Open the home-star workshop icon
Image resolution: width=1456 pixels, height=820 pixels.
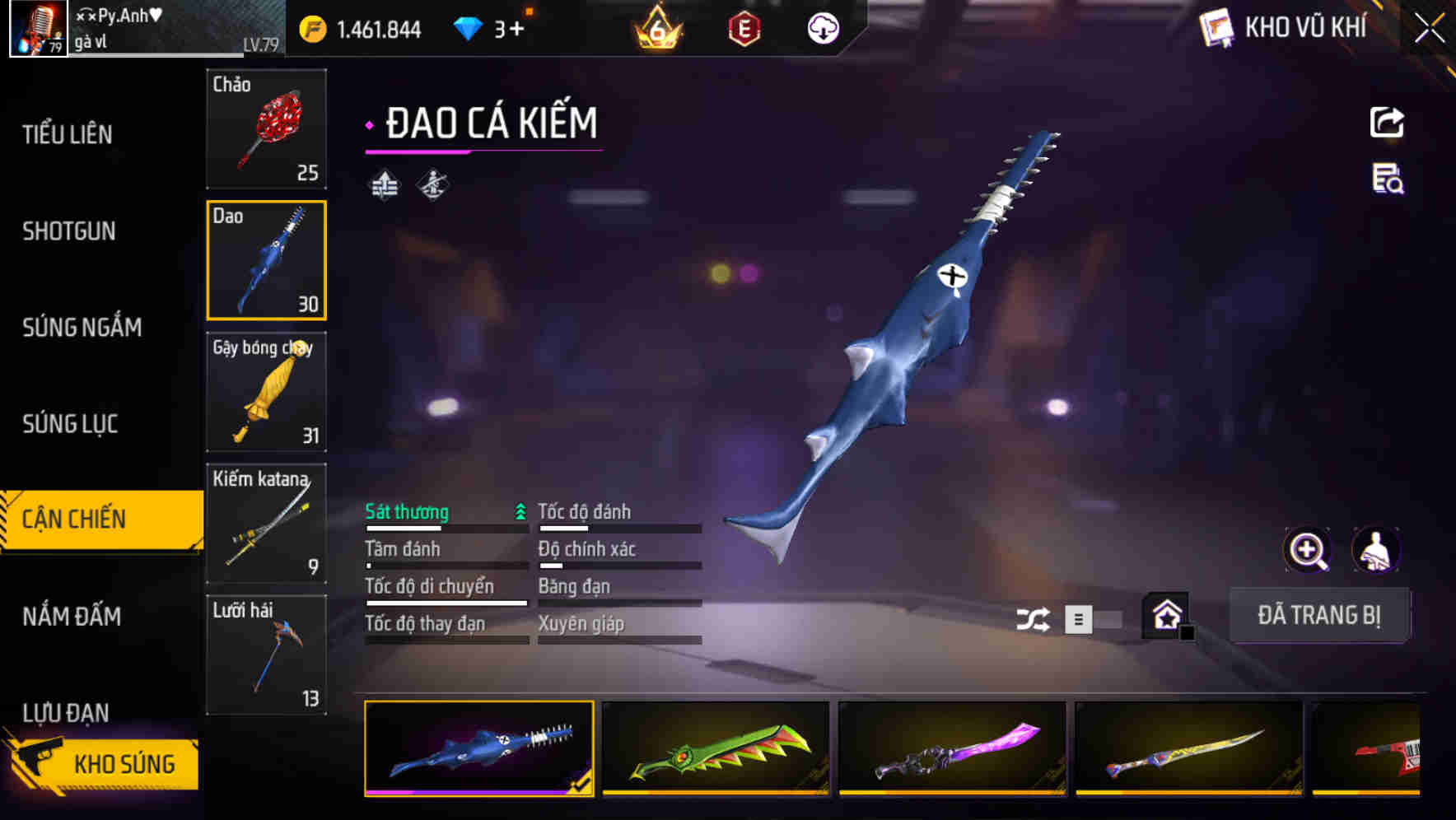1166,616
